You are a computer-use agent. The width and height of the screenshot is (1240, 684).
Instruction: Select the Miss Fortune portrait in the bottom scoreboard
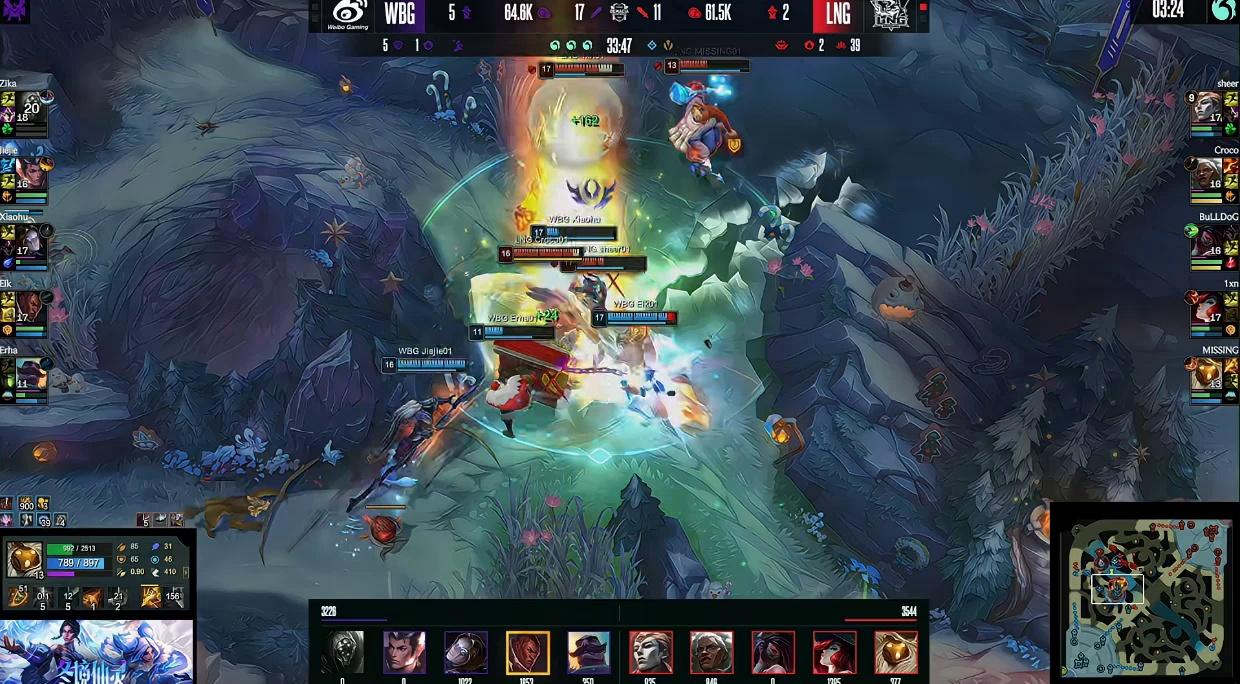[834, 652]
